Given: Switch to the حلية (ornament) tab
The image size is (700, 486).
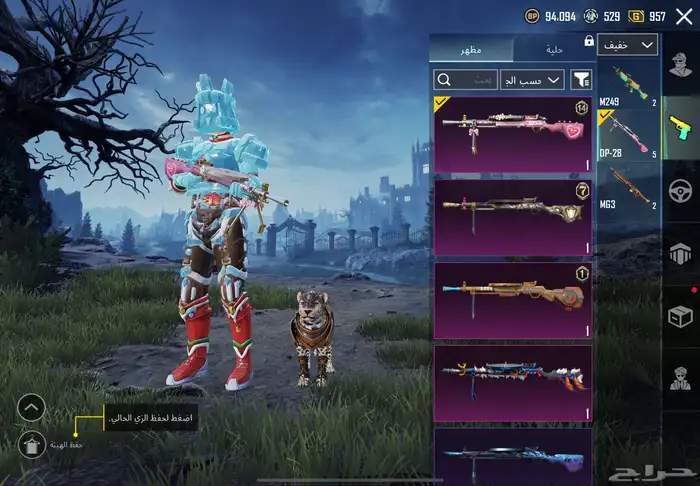Looking at the screenshot, I should (x=553, y=50).
